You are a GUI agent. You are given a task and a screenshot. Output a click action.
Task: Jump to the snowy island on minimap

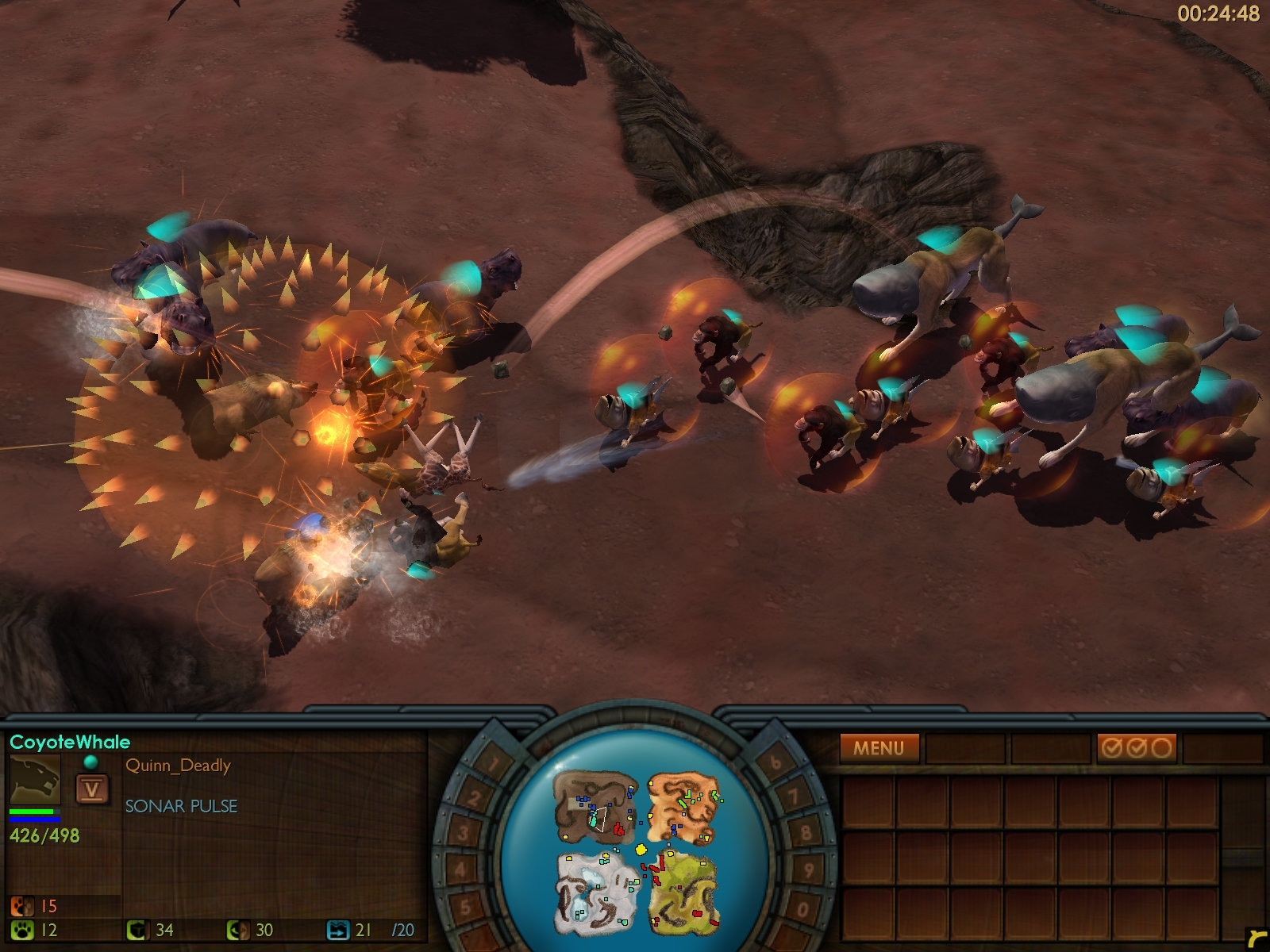point(597,890)
